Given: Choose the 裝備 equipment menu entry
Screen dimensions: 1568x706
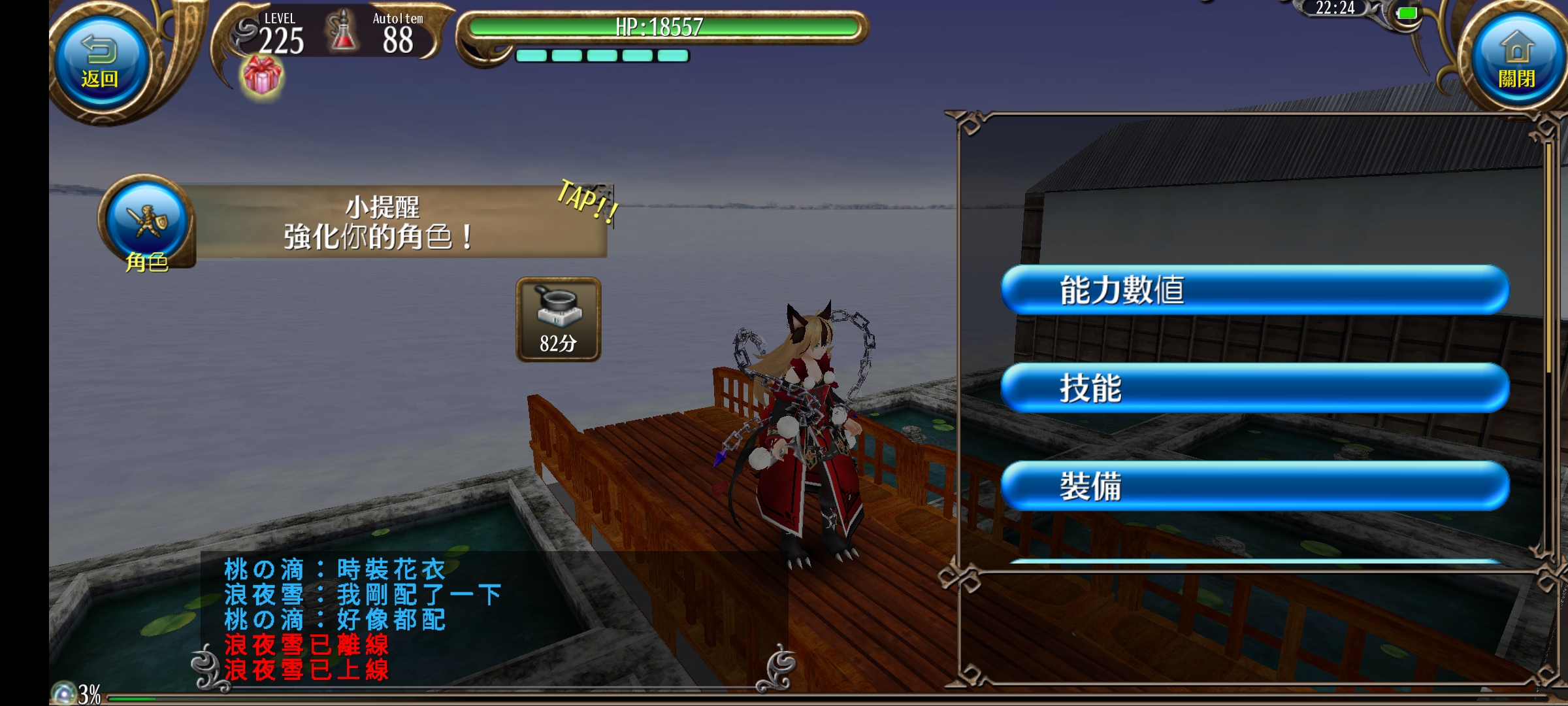Looking at the screenshot, I should (x=1254, y=486).
